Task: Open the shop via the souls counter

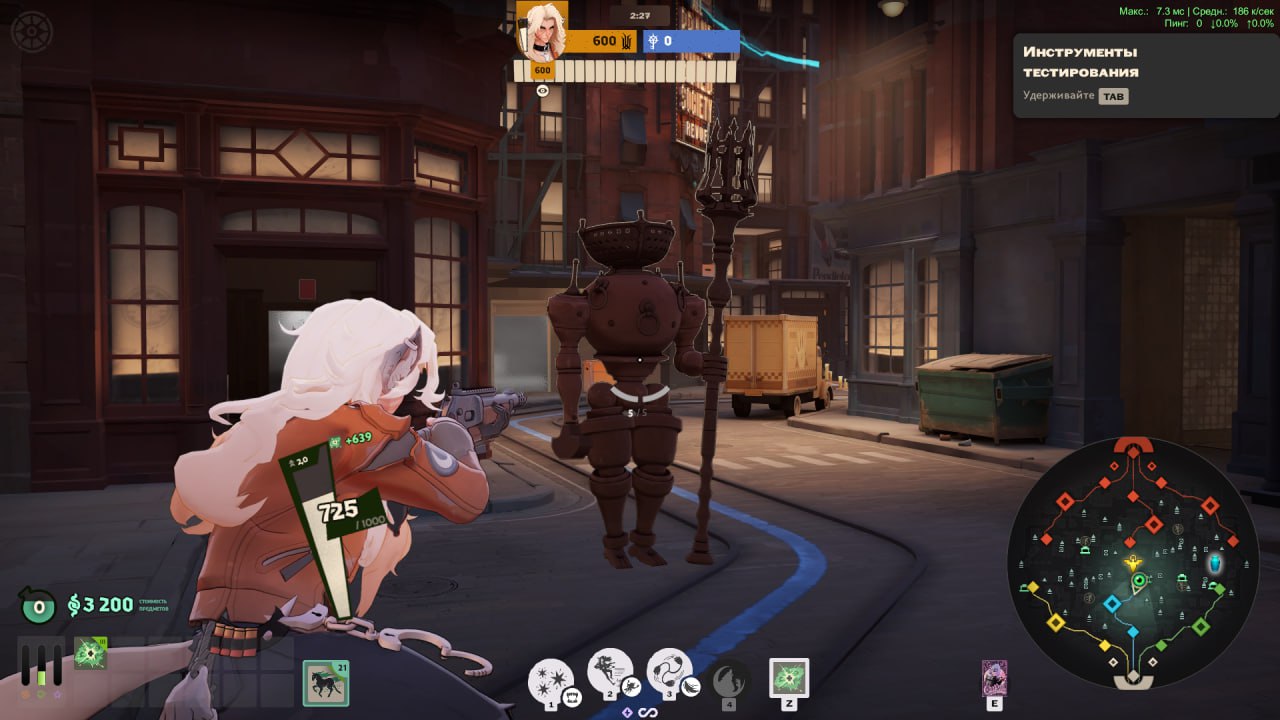Action: click(100, 604)
